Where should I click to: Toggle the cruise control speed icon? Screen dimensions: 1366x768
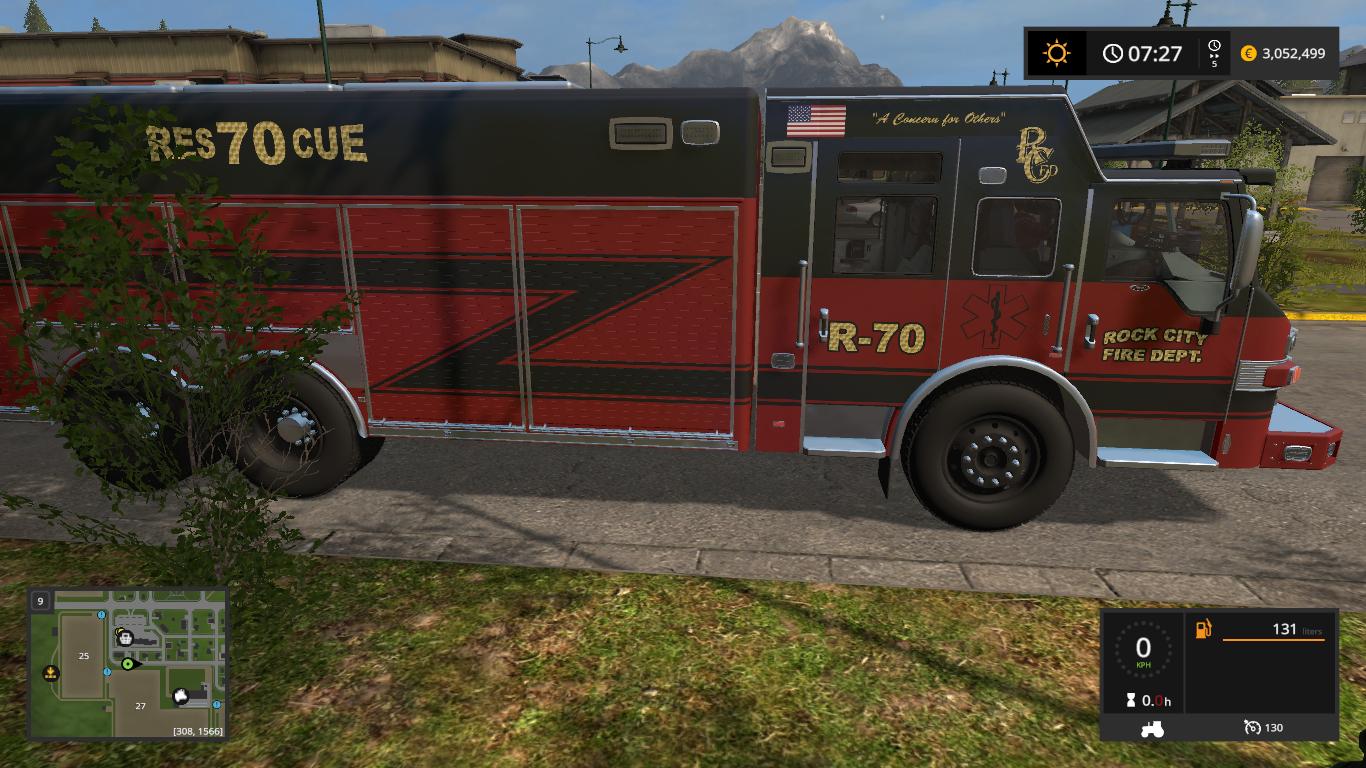point(1252,727)
